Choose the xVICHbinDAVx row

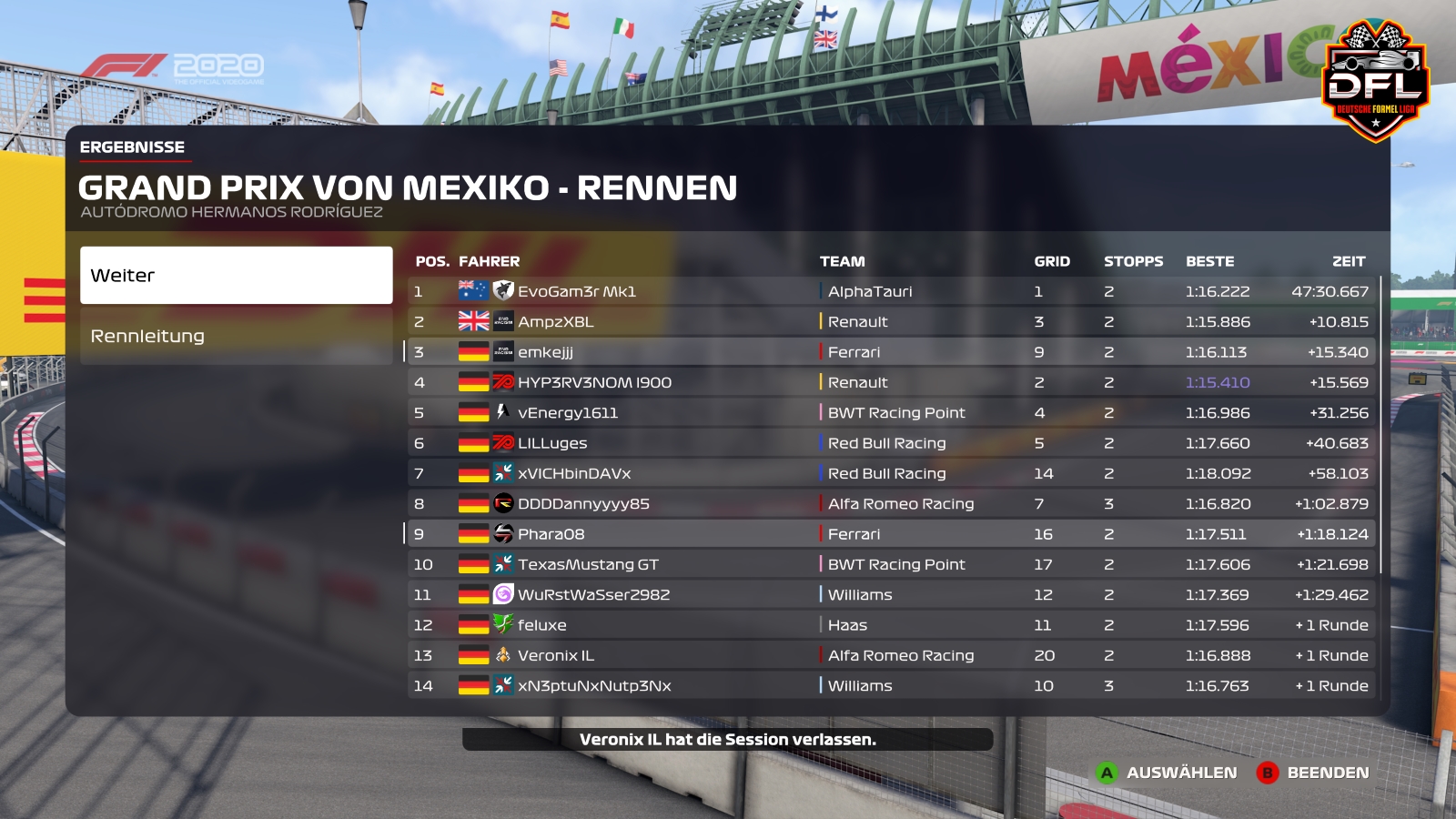574,473
